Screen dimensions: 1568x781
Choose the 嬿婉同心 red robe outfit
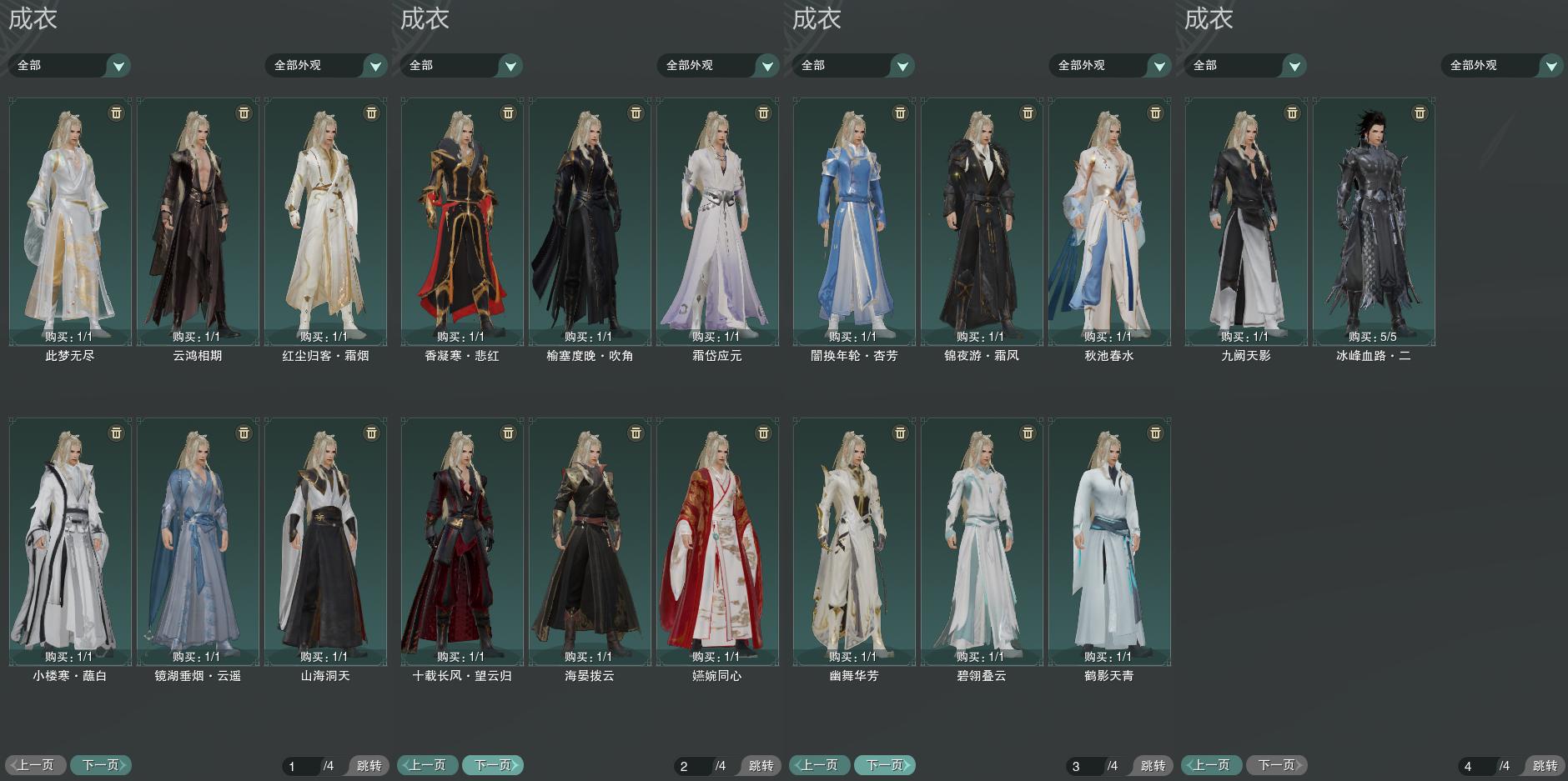(717, 542)
